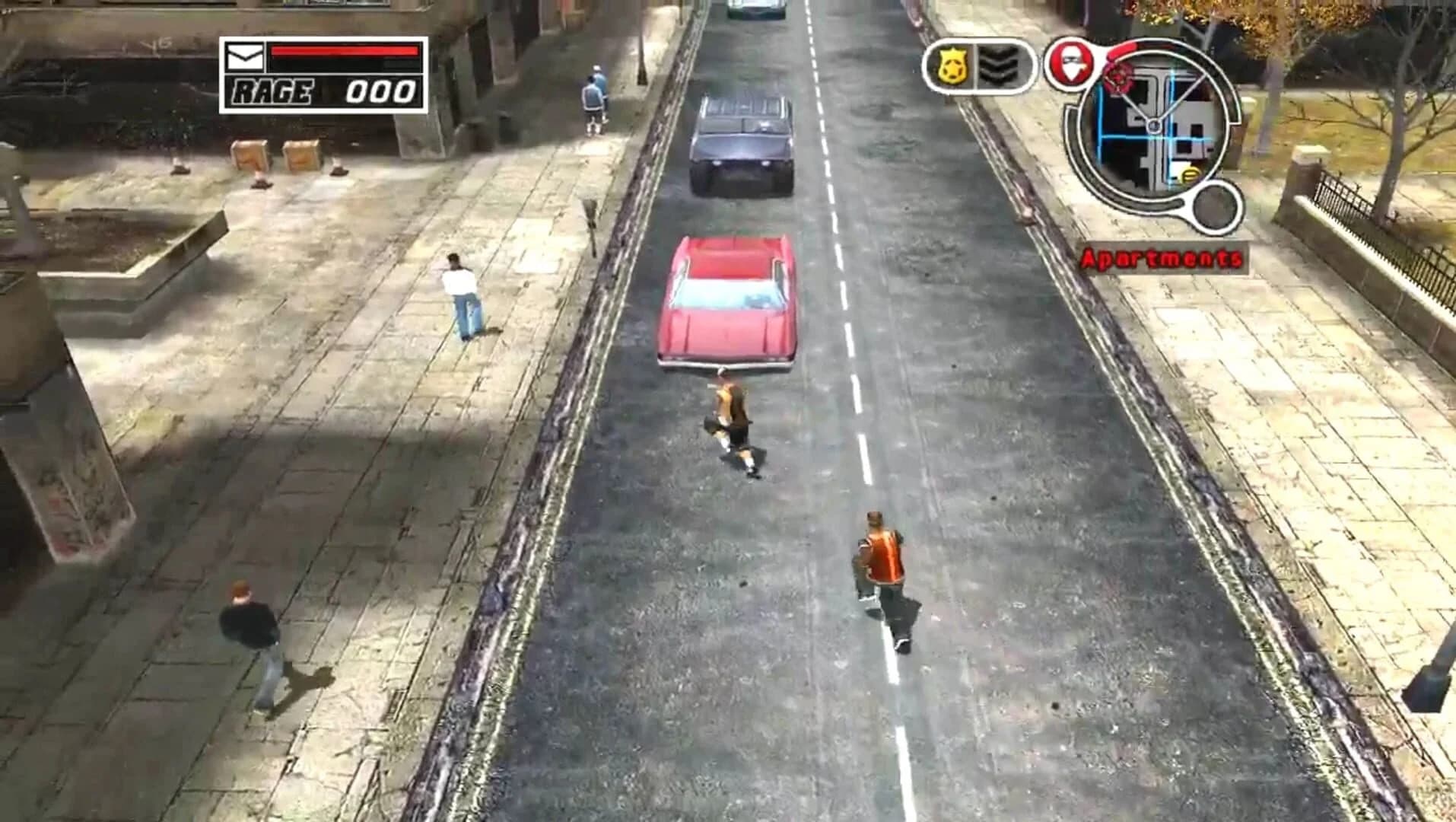This screenshot has width=1456, height=822.
Task: Toggle the wanted-level face indicator
Action: 1069,65
